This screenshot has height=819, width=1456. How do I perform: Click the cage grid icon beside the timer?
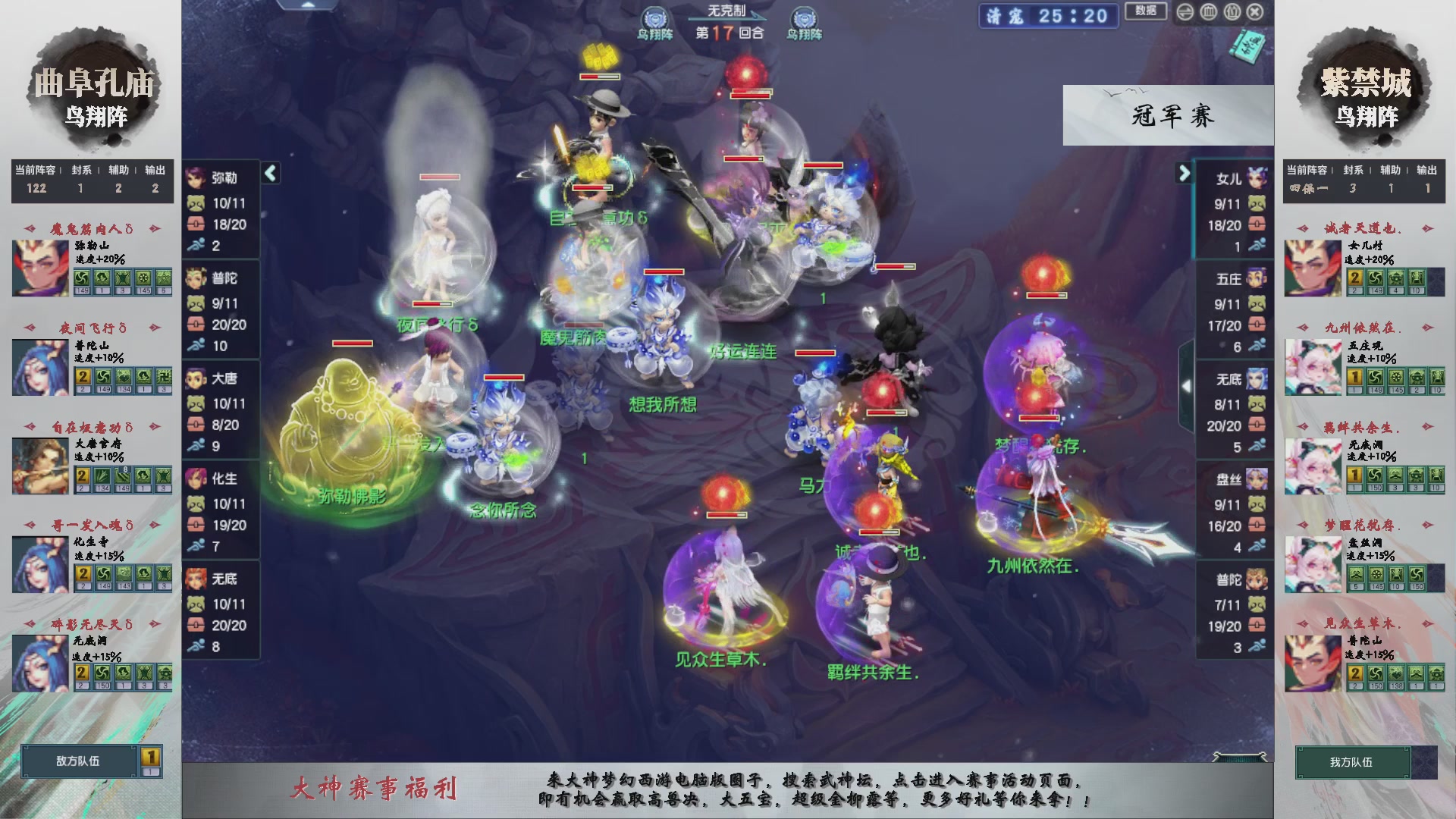[x=1210, y=12]
